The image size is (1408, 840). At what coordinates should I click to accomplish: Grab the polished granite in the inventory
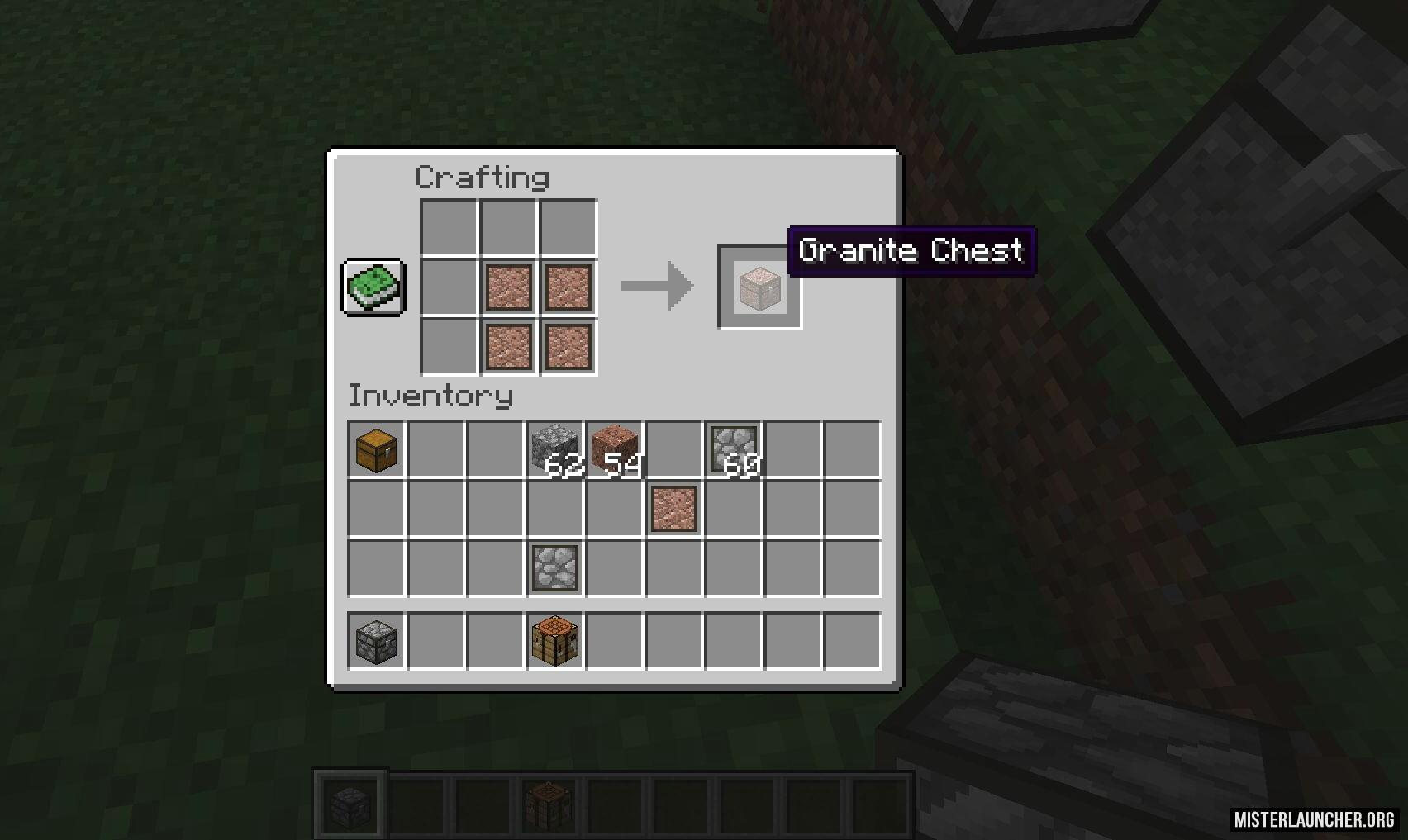pyautogui.click(x=674, y=509)
